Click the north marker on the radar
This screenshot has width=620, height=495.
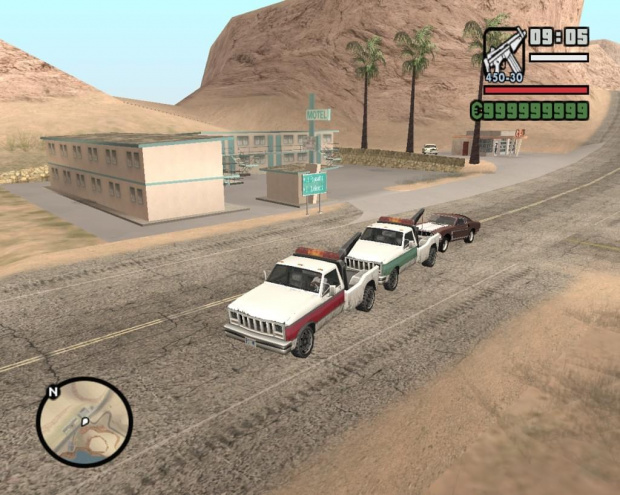(x=53, y=391)
